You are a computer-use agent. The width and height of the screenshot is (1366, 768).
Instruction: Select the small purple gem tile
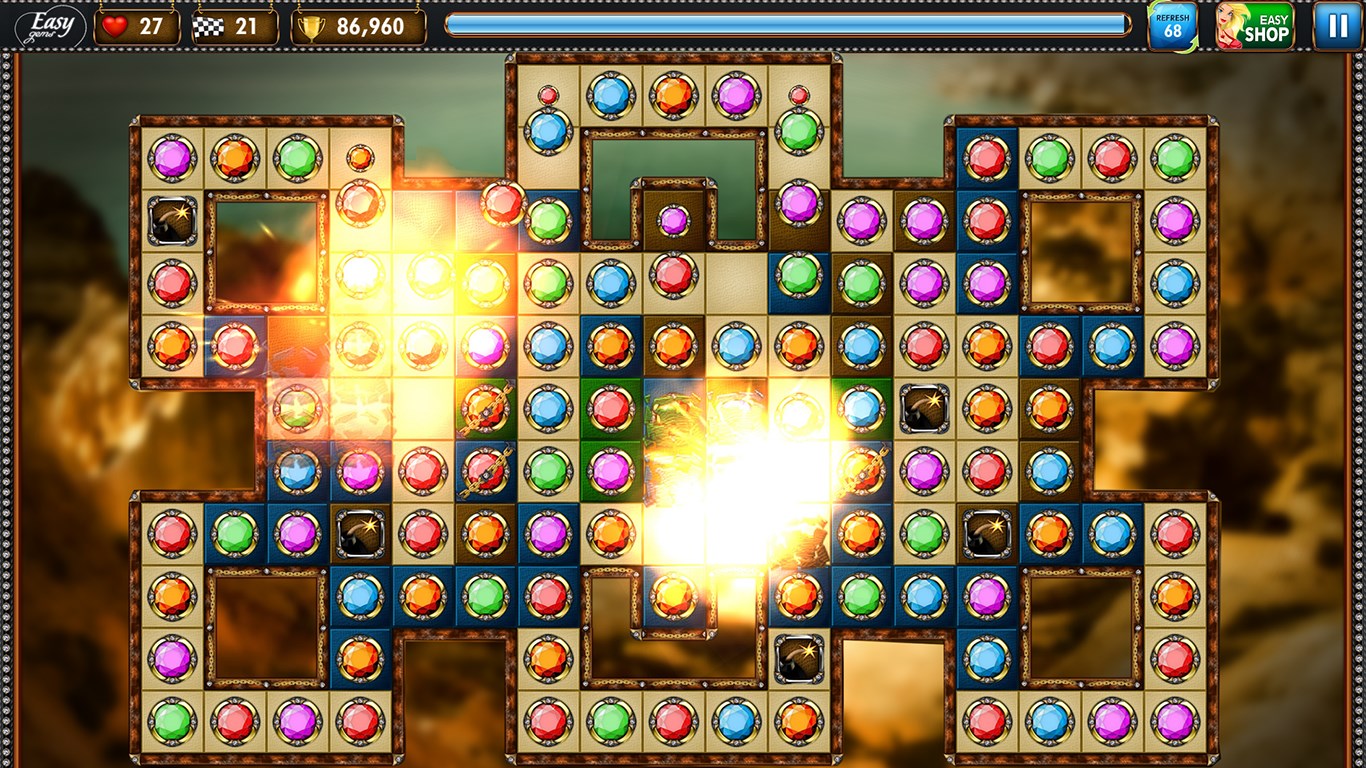pos(674,220)
